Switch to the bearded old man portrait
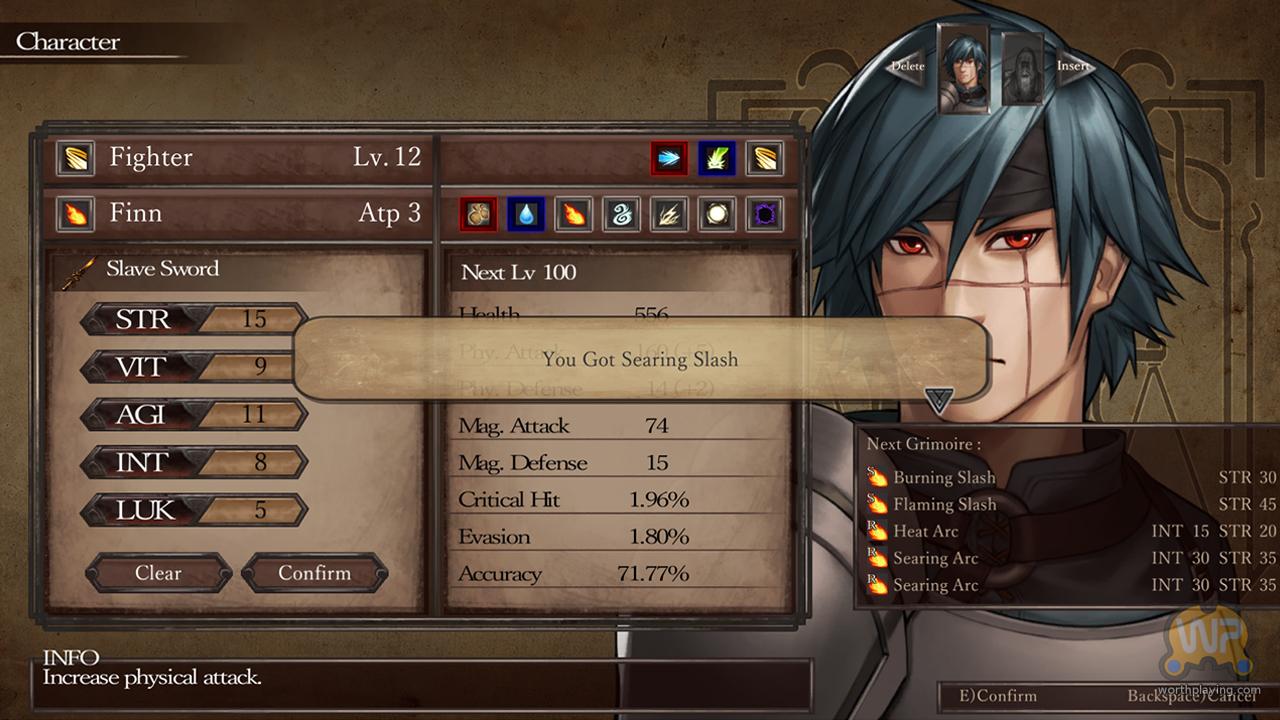Screen dimensions: 1280x720 (x=1022, y=68)
